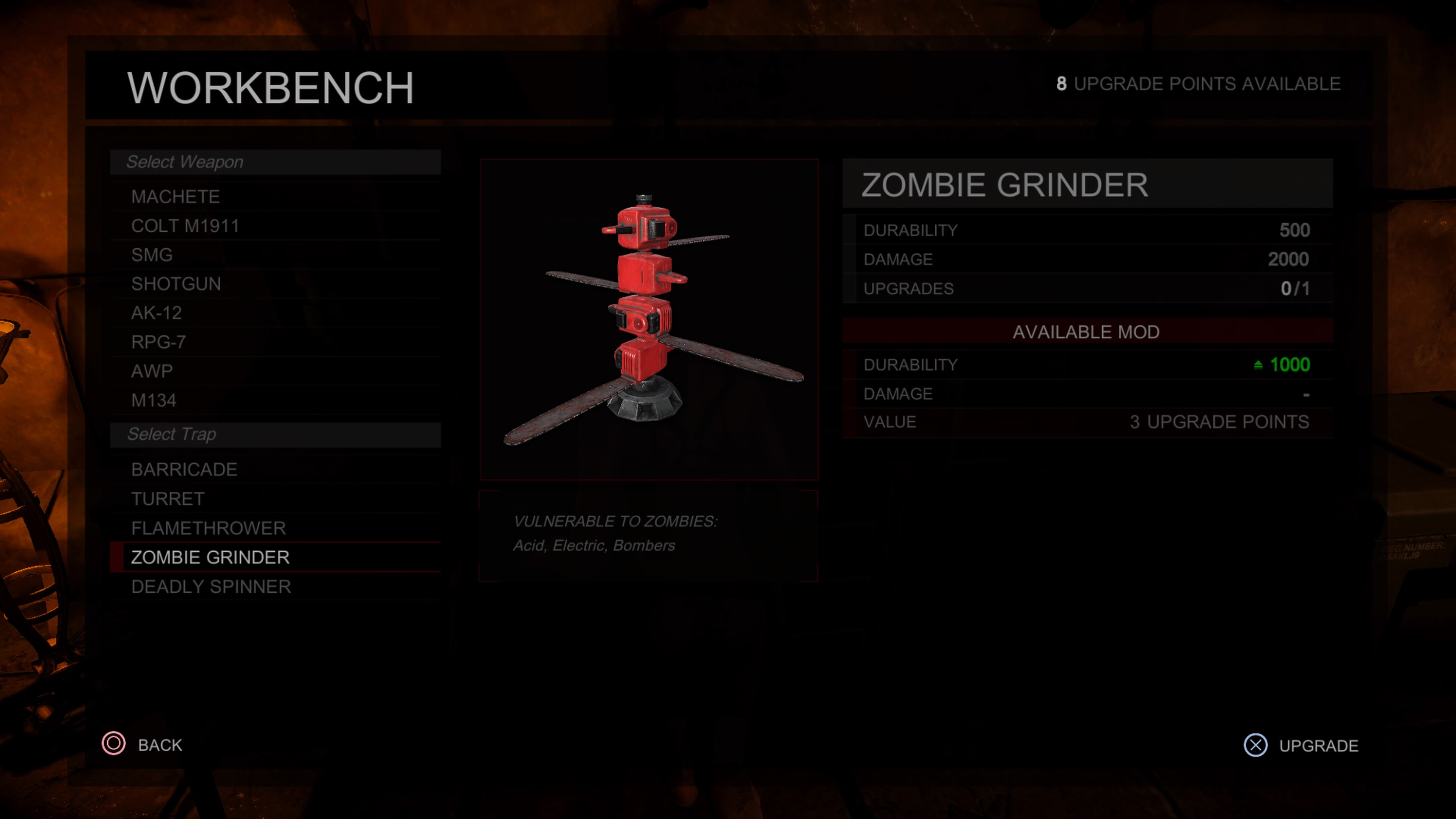Select the Machete weapon entry
Screen dimensions: 1456x819
point(176,197)
